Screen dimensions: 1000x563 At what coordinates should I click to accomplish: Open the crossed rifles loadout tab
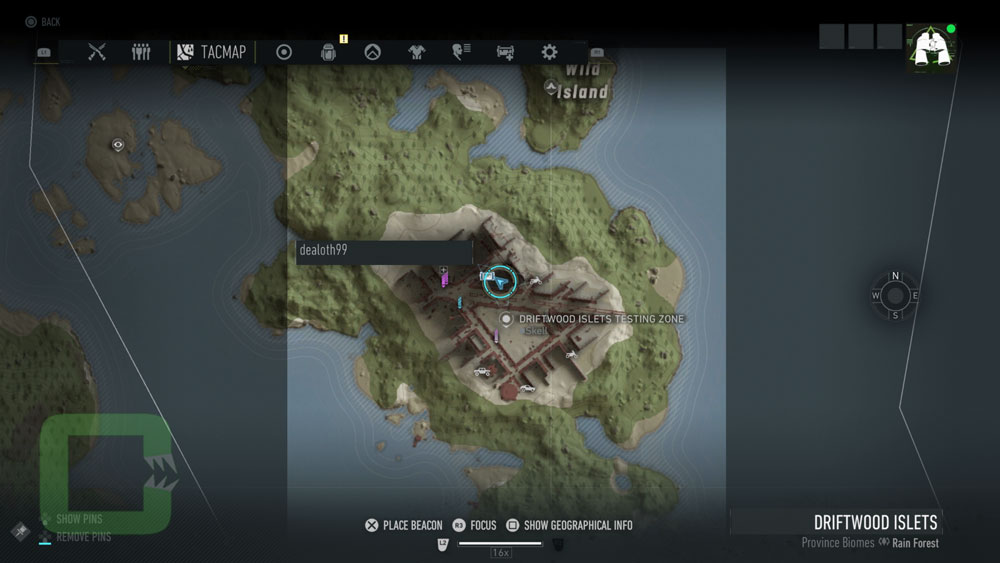[97, 52]
